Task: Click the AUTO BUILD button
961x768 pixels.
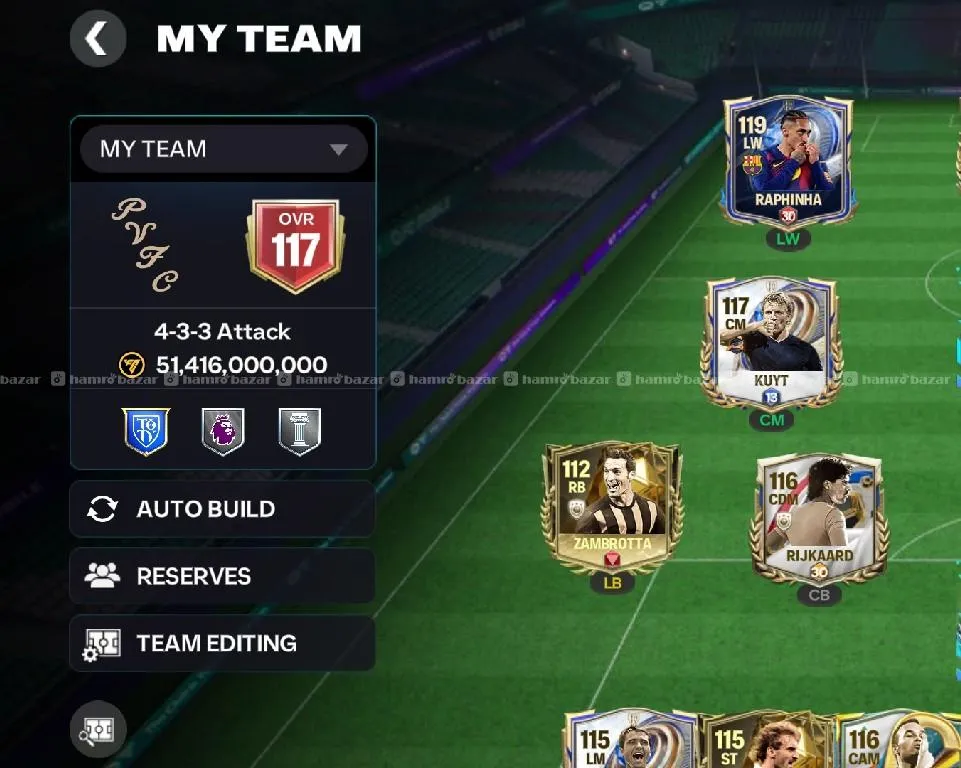Action: pos(222,509)
